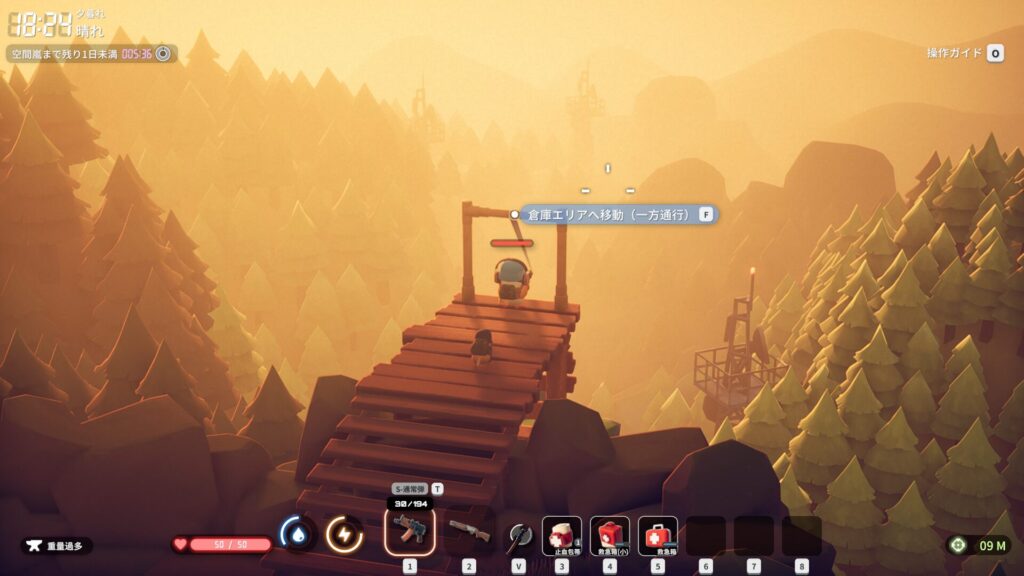Click the crosshair distance indicator
This screenshot has height=576, width=1024.
978,545
